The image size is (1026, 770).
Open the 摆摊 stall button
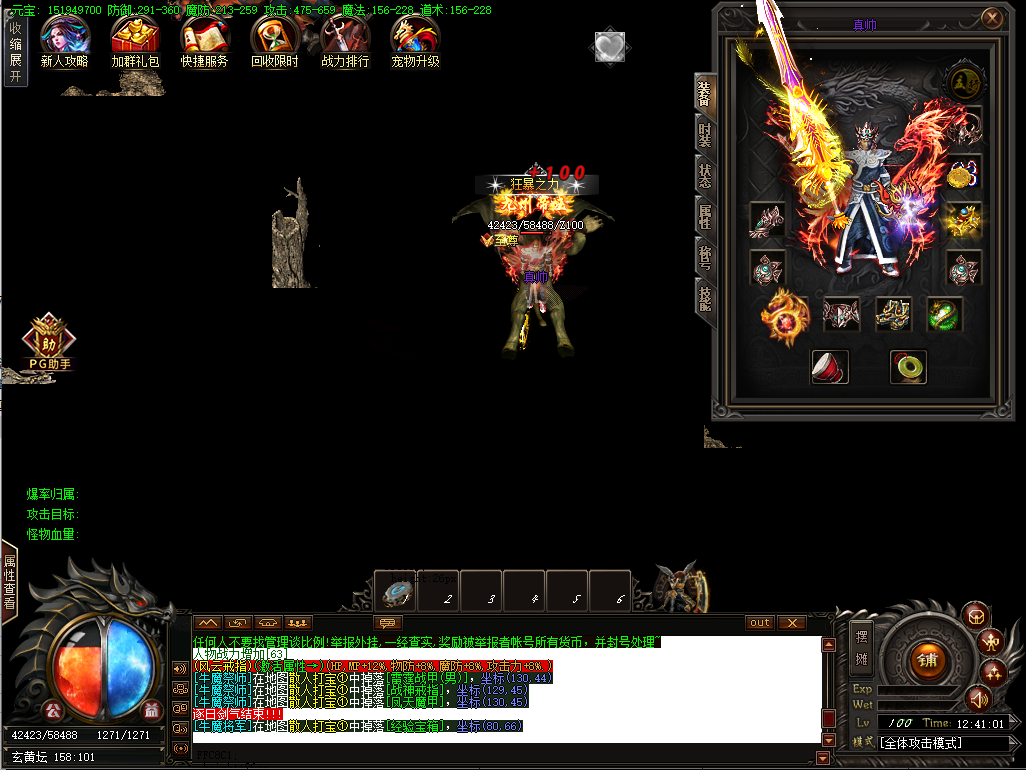(x=860, y=645)
